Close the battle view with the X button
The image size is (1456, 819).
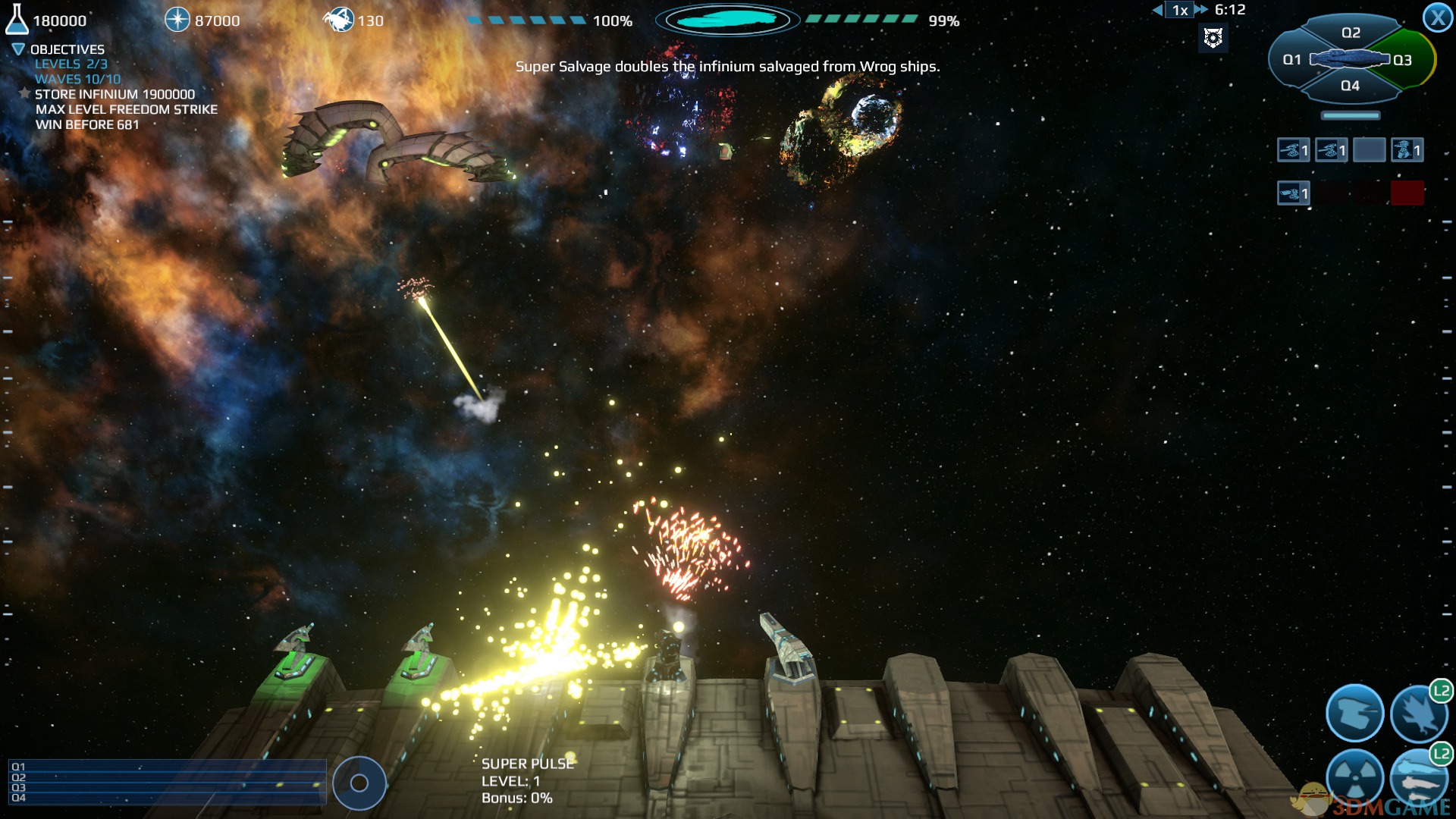pyautogui.click(x=1438, y=17)
